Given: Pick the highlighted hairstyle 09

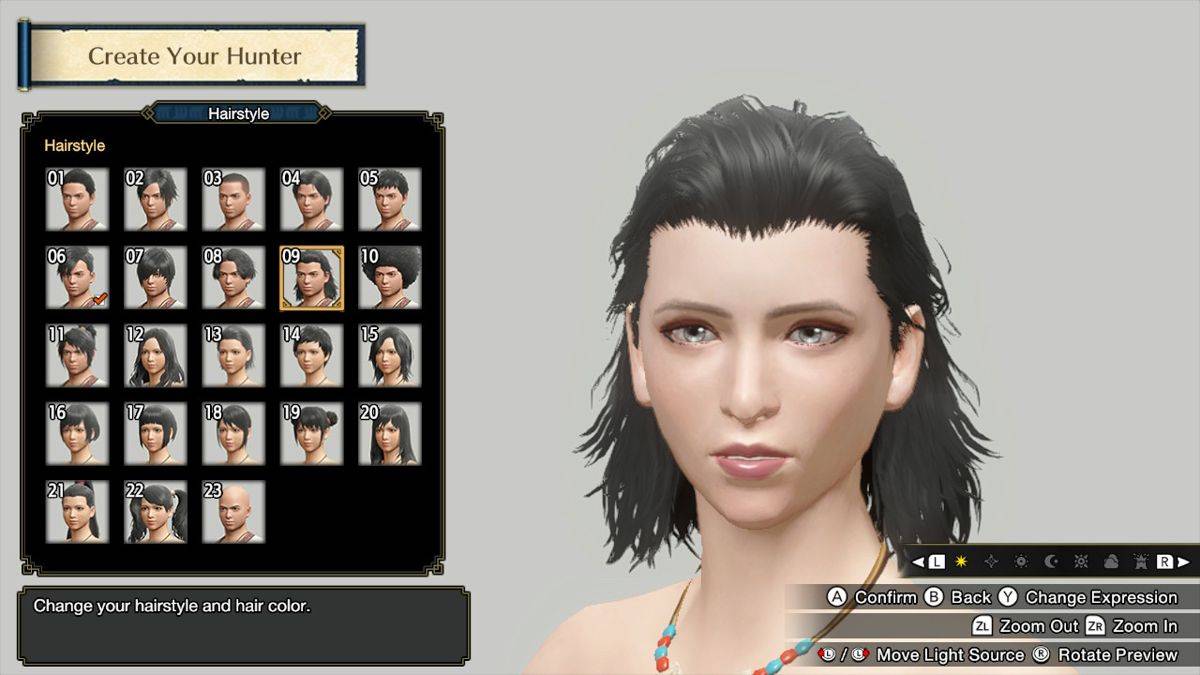Looking at the screenshot, I should 311,277.
